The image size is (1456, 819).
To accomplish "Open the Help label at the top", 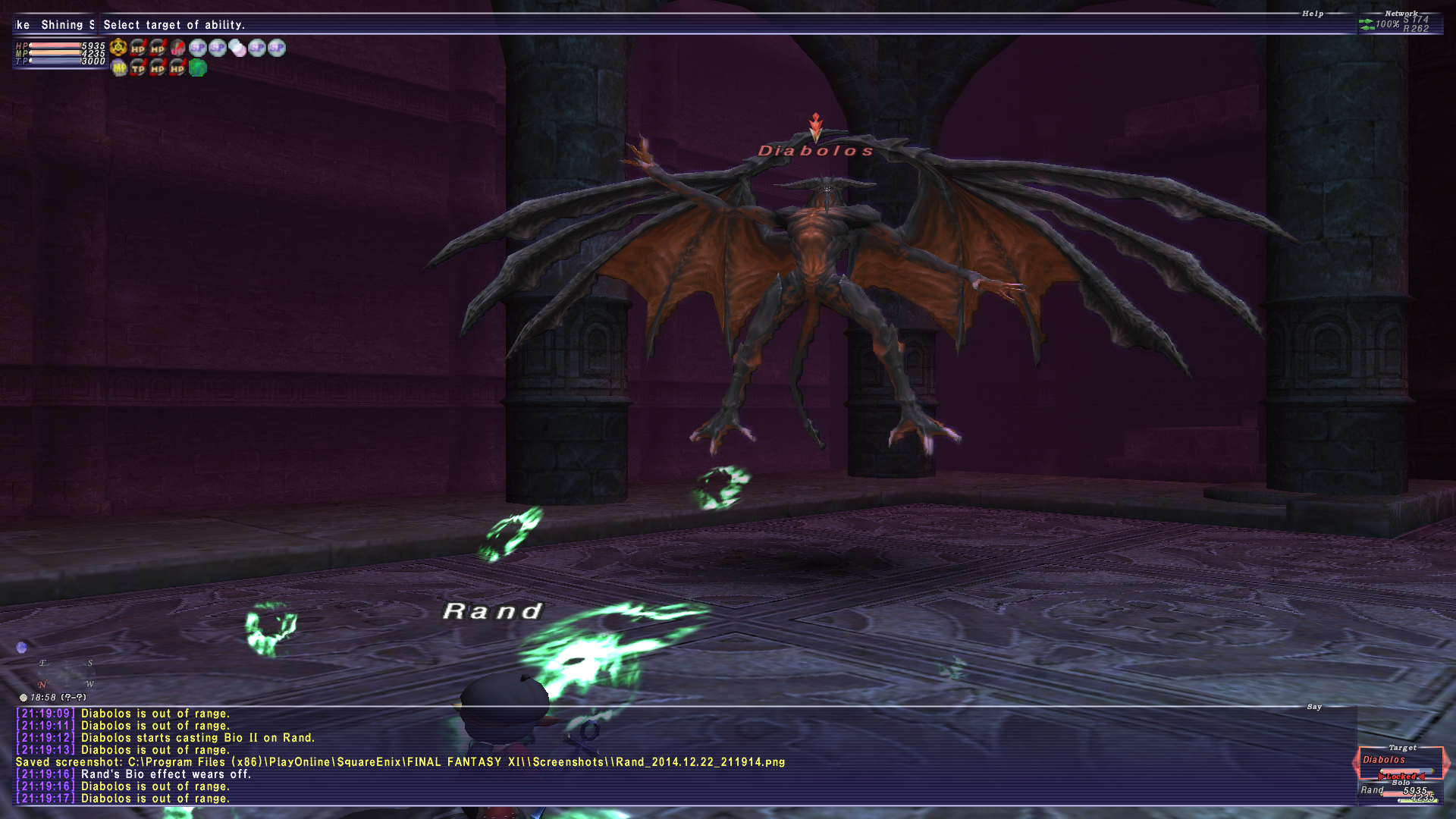I will (1313, 14).
